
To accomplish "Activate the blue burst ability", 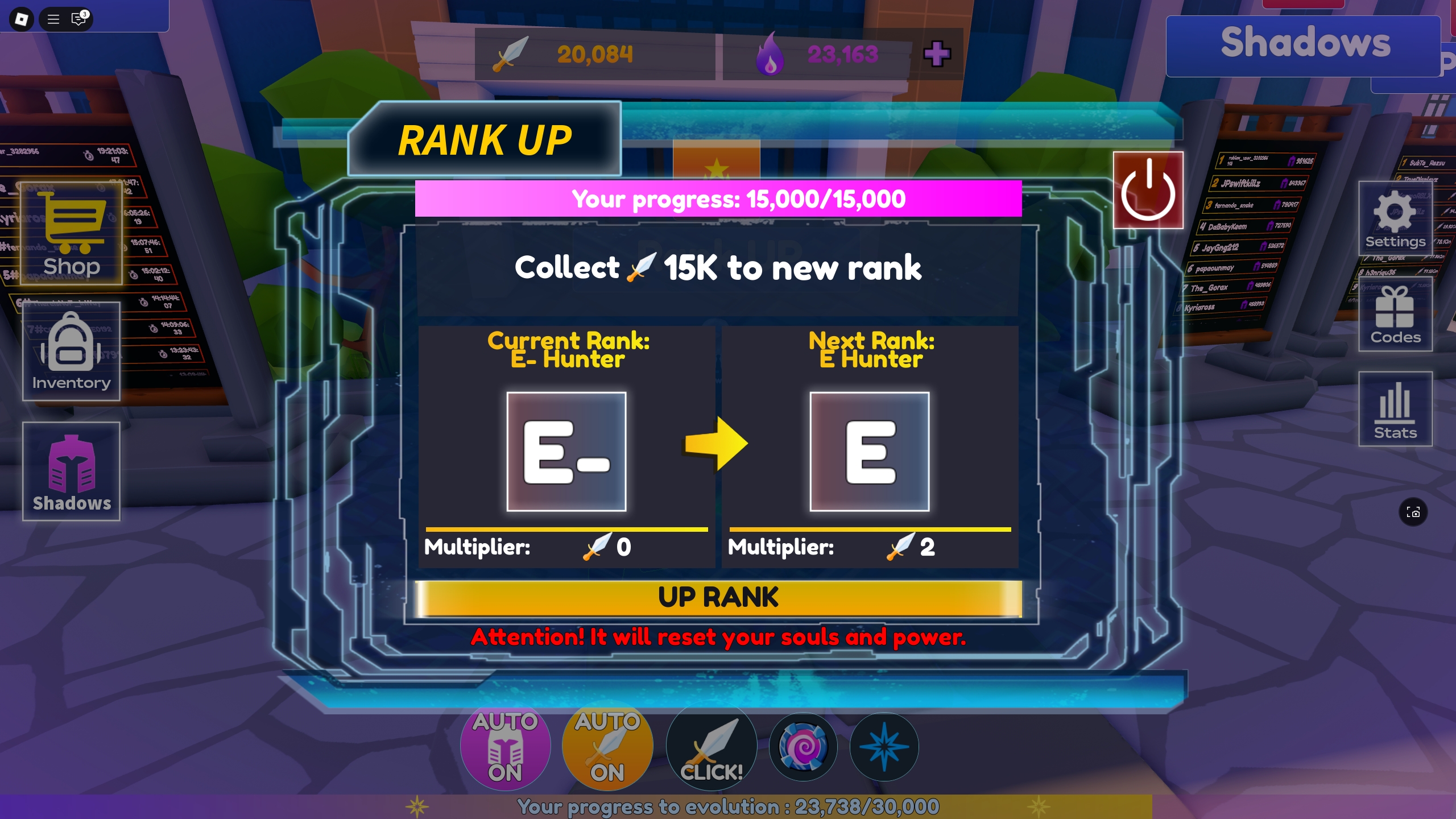I will point(885,747).
